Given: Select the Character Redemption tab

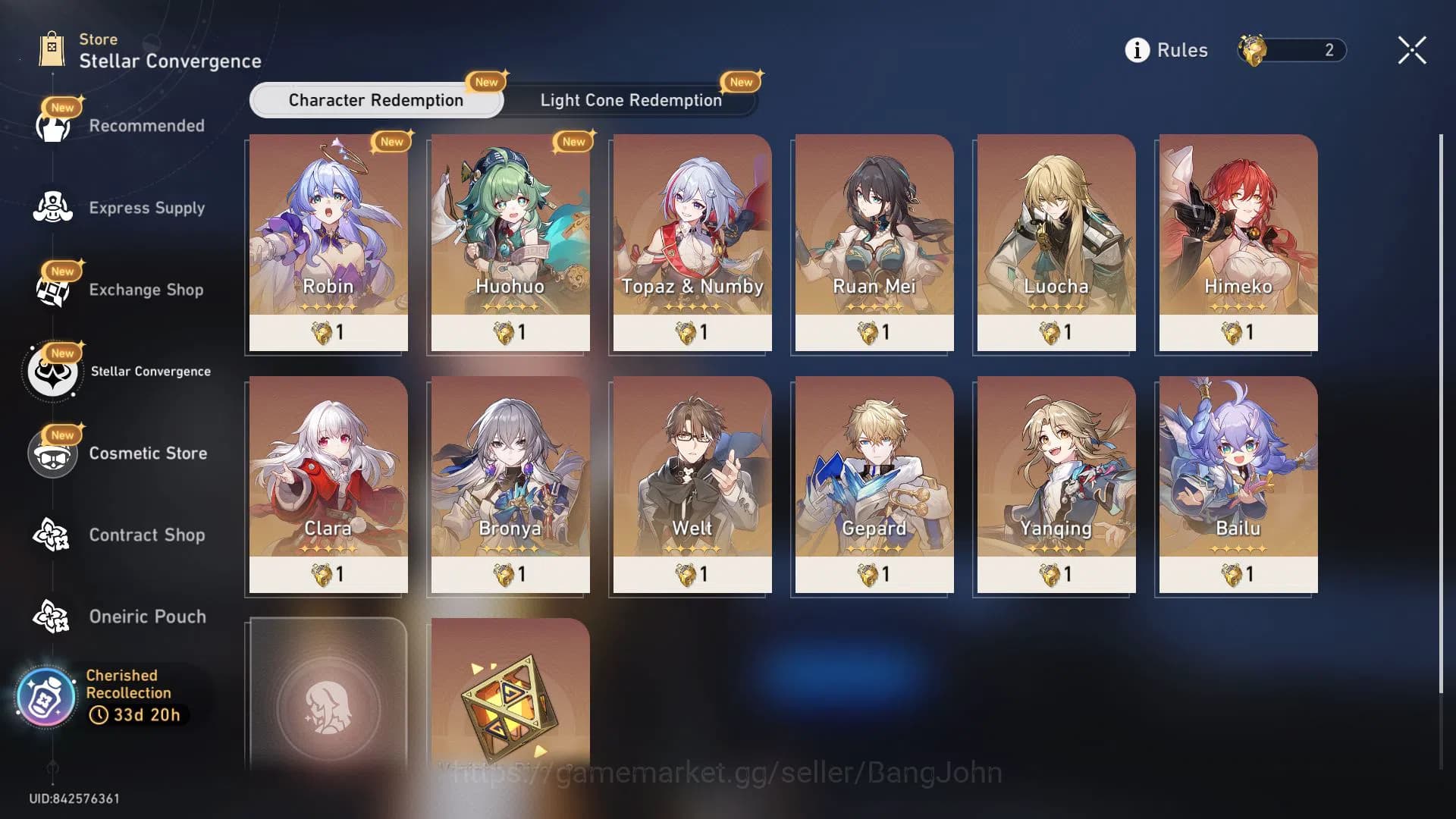Looking at the screenshot, I should tap(375, 100).
